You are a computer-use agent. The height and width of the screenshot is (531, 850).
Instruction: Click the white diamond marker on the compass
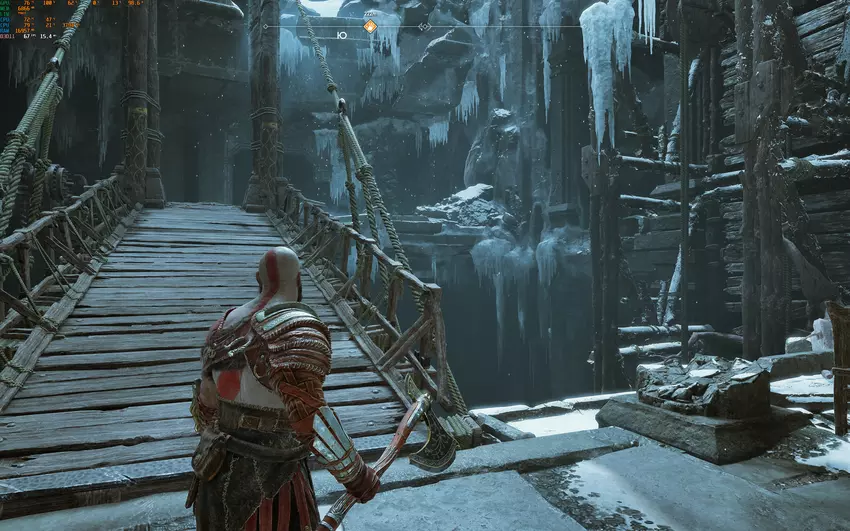[x=423, y=27]
